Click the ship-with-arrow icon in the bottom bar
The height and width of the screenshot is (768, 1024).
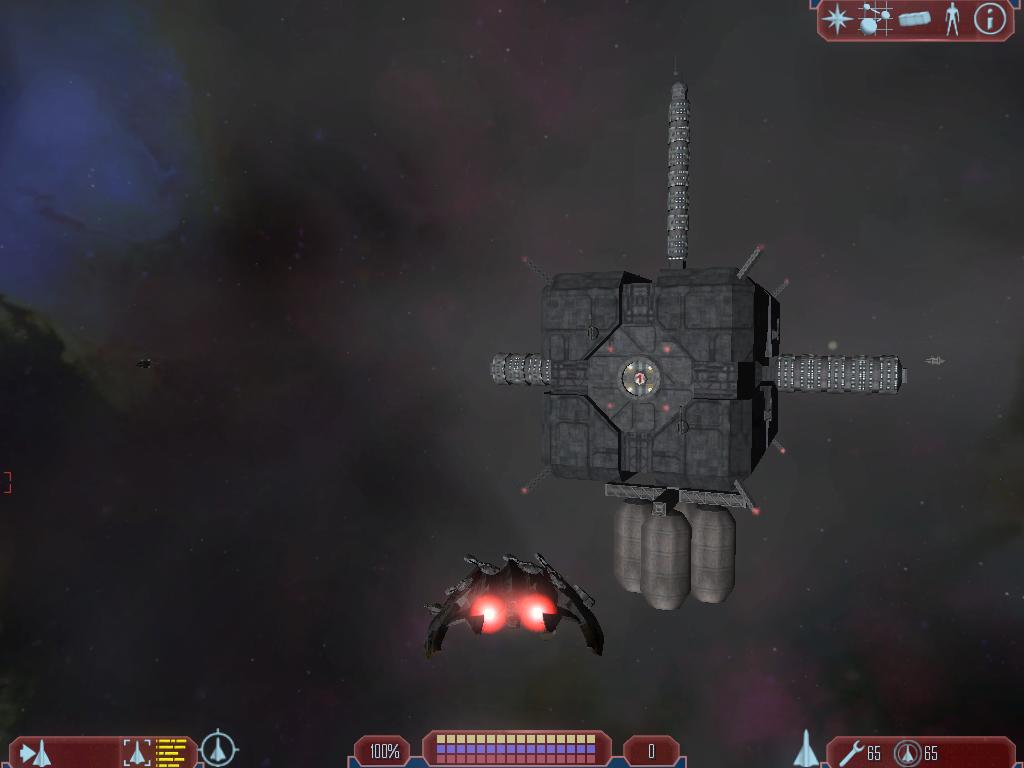[x=36, y=752]
